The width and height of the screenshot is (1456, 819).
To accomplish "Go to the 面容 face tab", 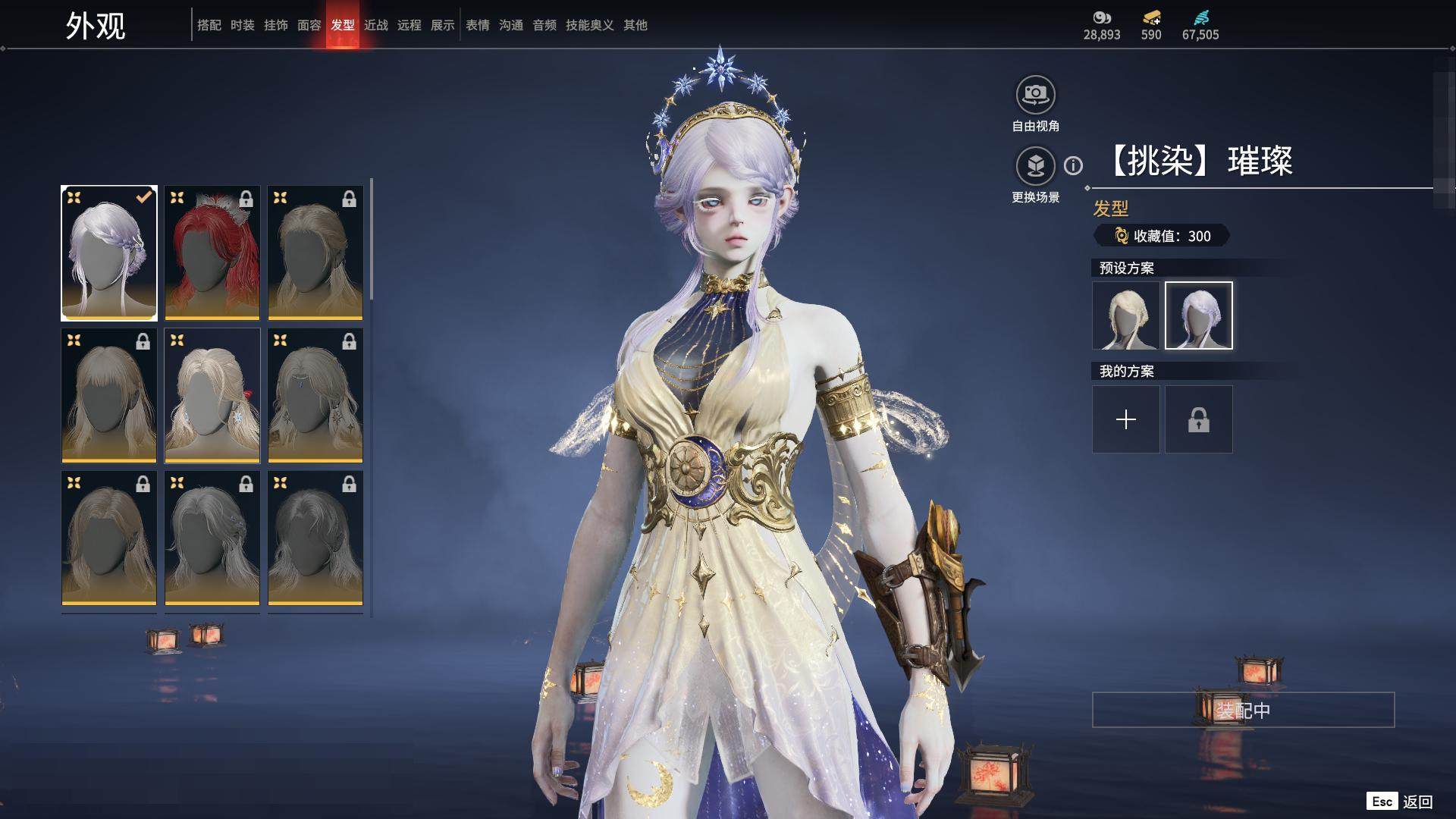I will [309, 25].
